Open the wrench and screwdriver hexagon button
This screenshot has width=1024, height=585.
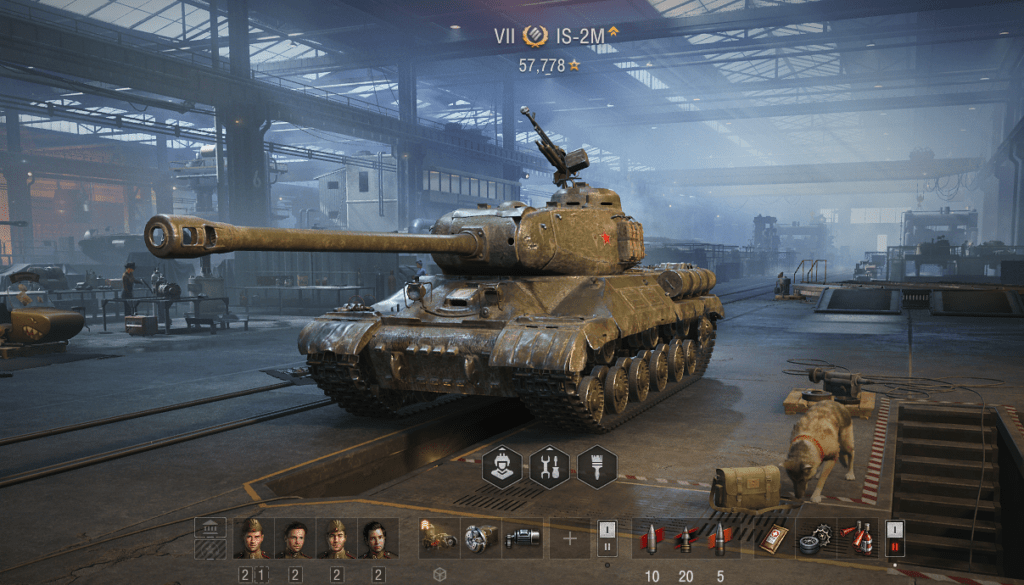click(549, 466)
